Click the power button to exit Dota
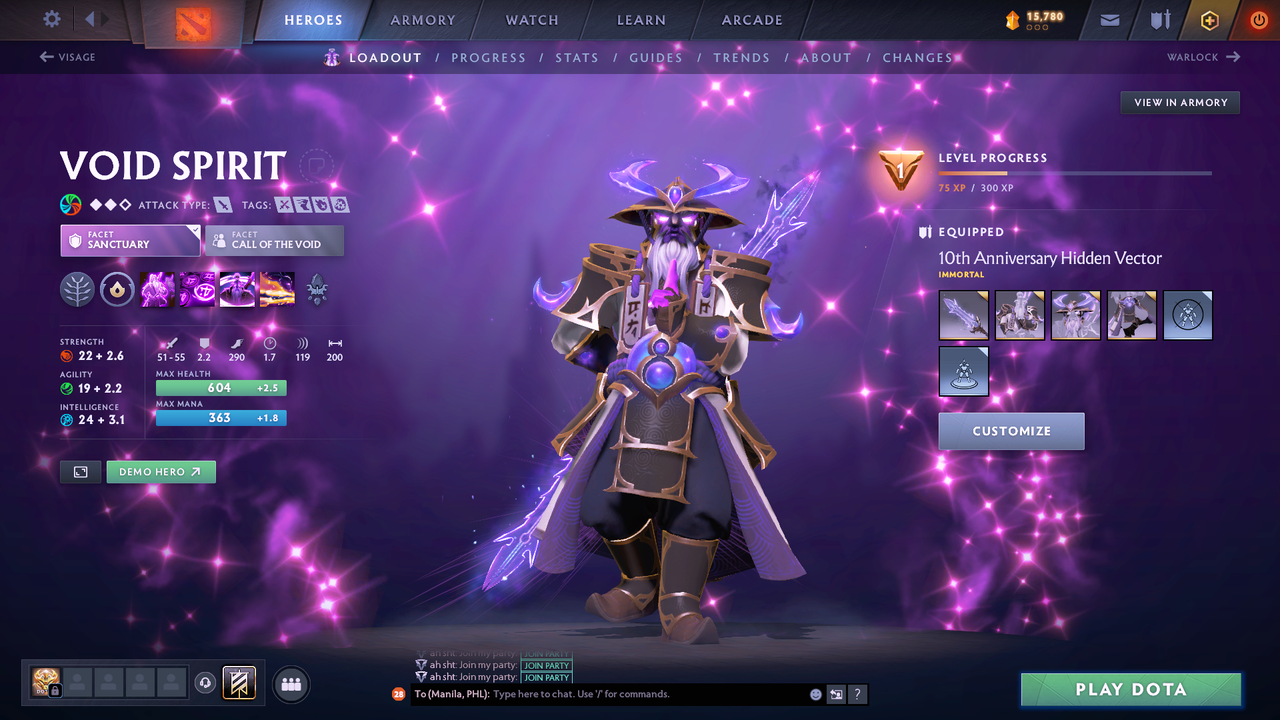Screen dimensions: 1280x720 coord(1258,19)
